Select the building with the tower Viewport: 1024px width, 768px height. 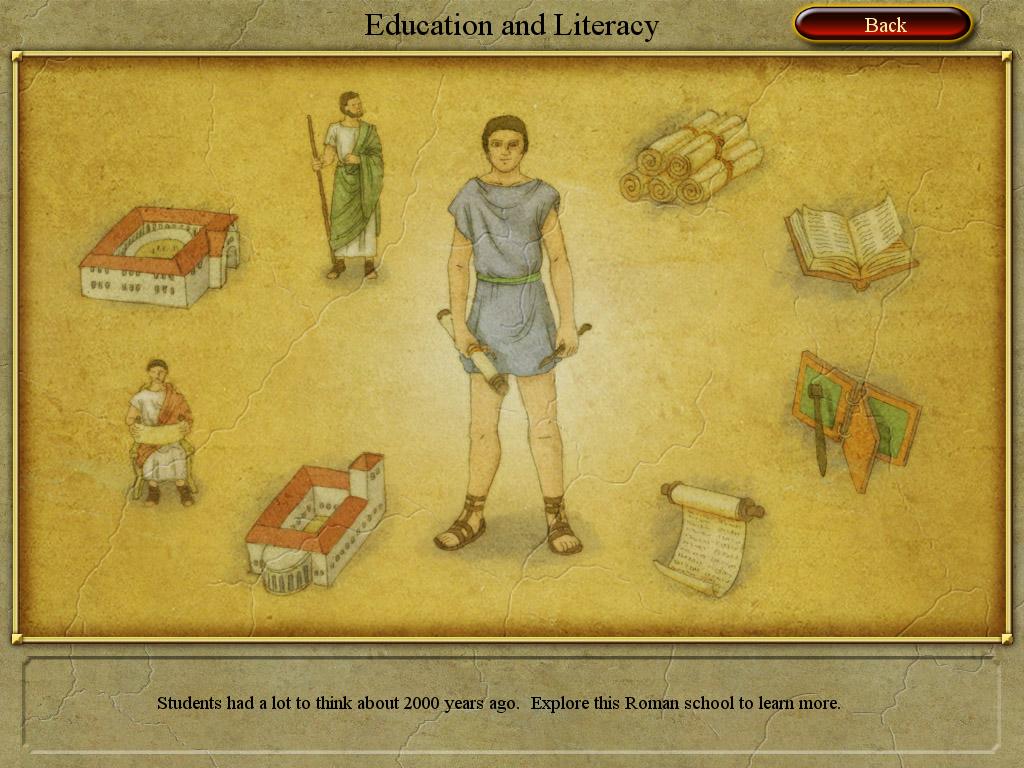(316, 520)
